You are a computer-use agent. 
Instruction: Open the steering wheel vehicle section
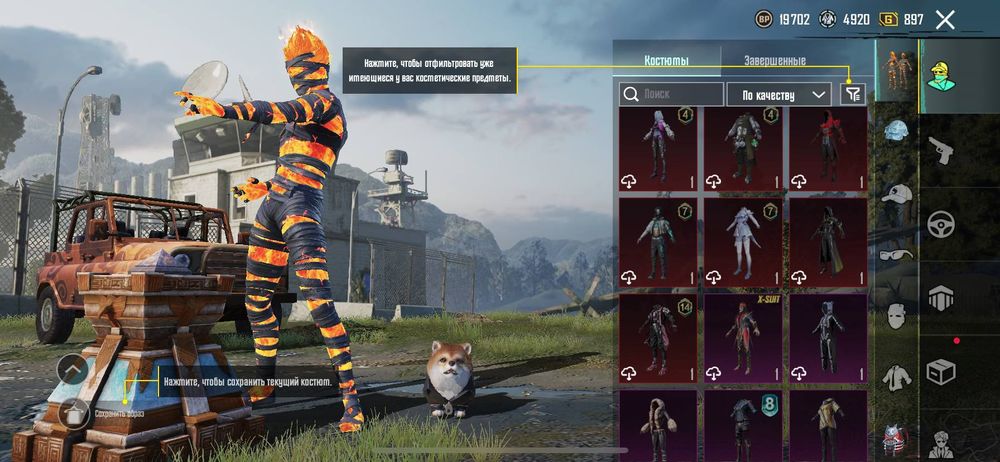click(941, 223)
